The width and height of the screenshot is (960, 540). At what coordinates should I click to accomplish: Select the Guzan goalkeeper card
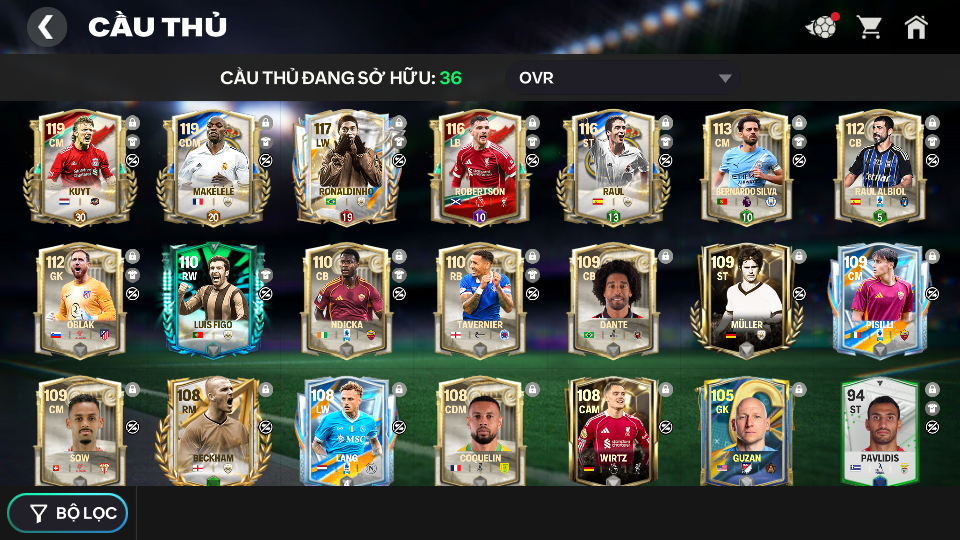coord(747,432)
